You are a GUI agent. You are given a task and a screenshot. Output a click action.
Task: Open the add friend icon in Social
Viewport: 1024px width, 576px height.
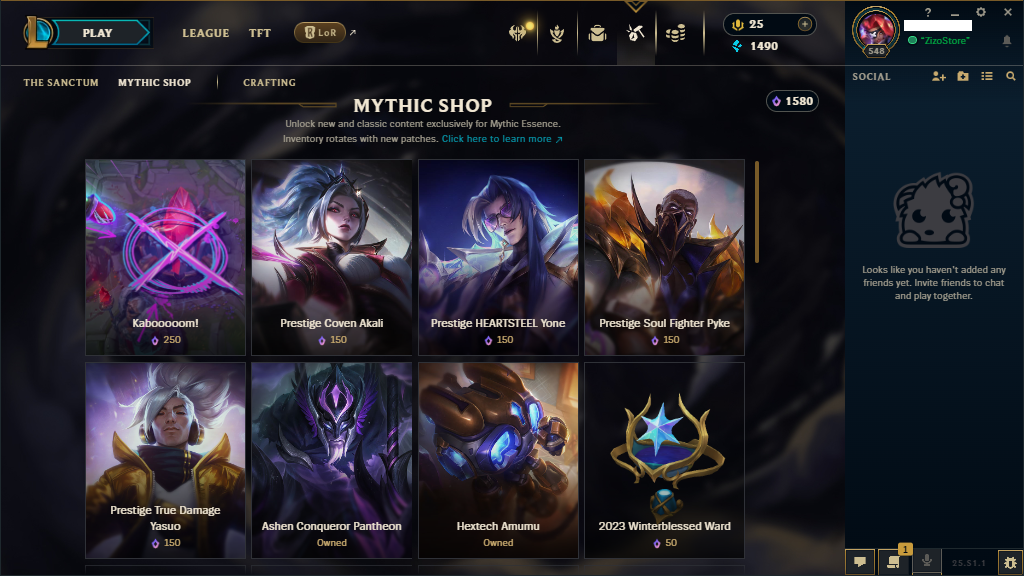[x=938, y=76]
